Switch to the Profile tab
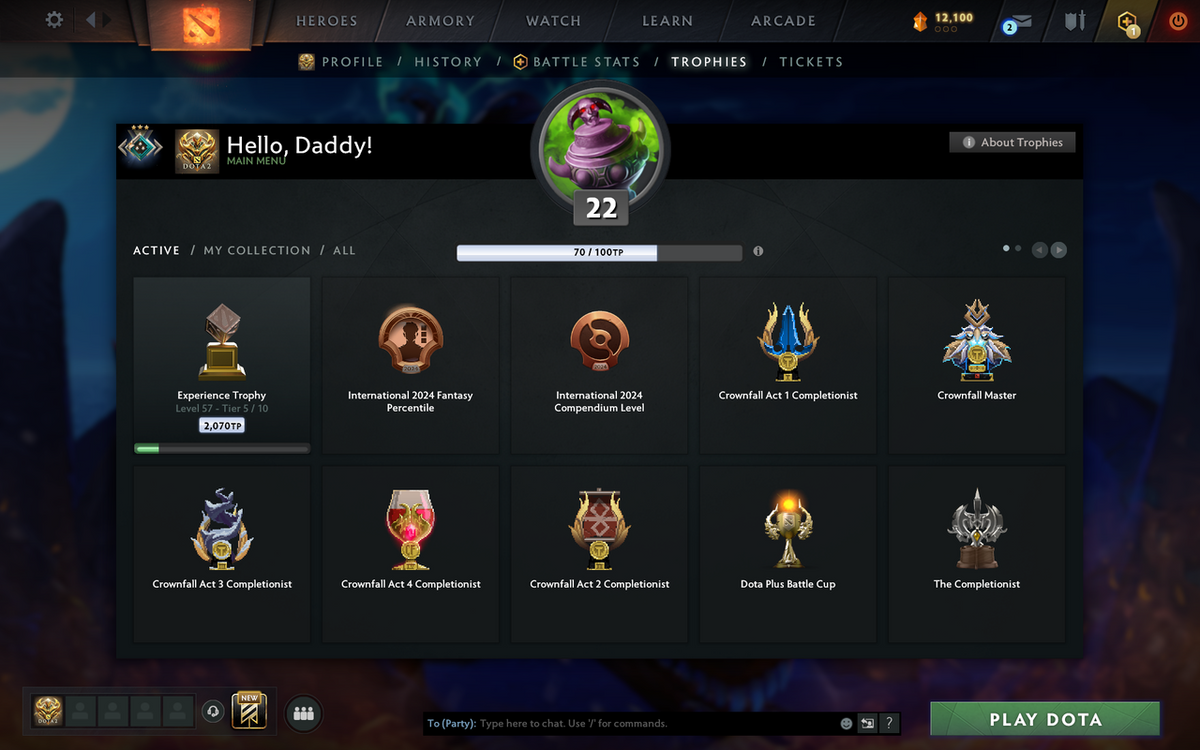1200x750 pixels. [x=351, y=62]
